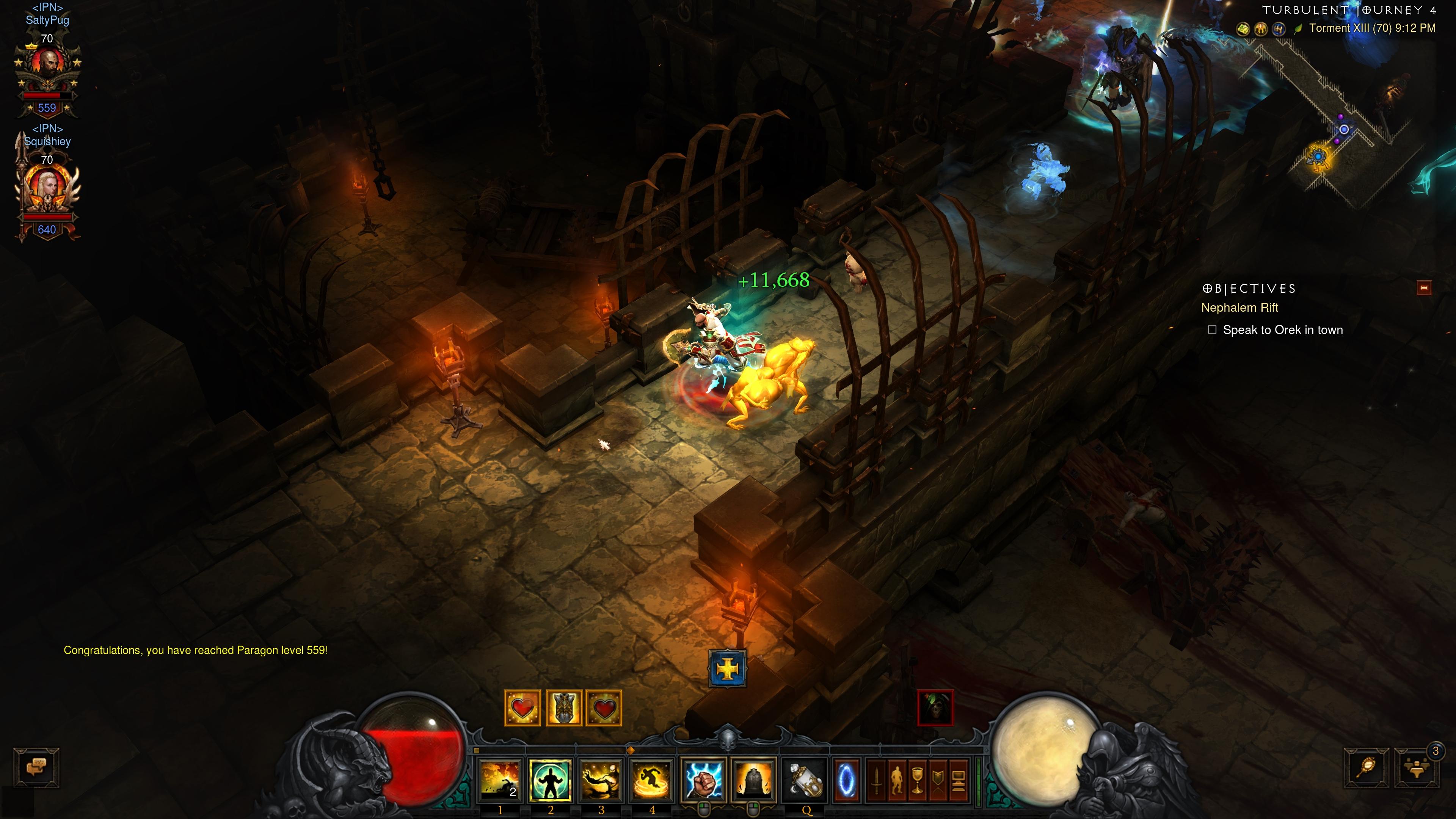Viewport: 1456px width, 819px height.
Task: Activate the glowing green silhouette skill
Action: [x=550, y=780]
